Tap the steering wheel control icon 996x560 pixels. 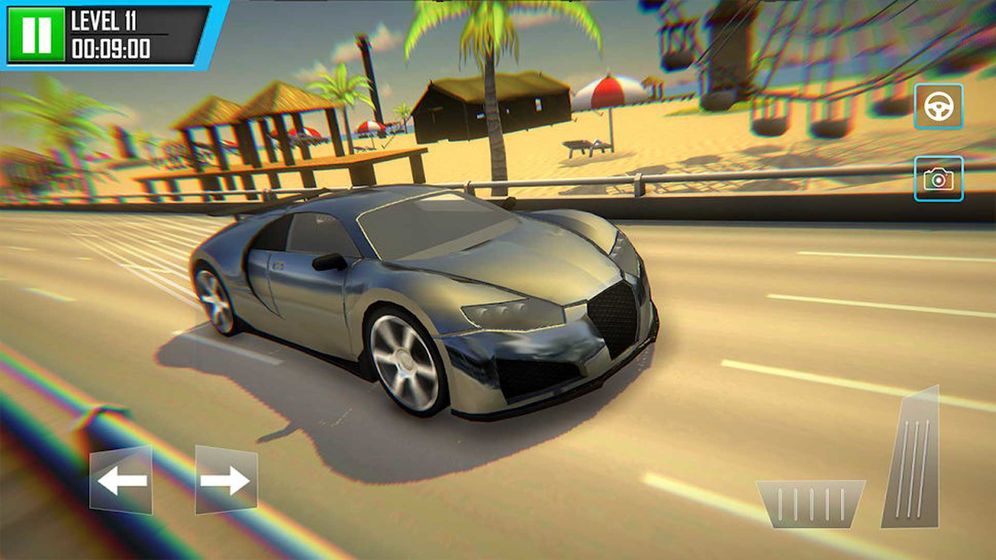click(938, 106)
